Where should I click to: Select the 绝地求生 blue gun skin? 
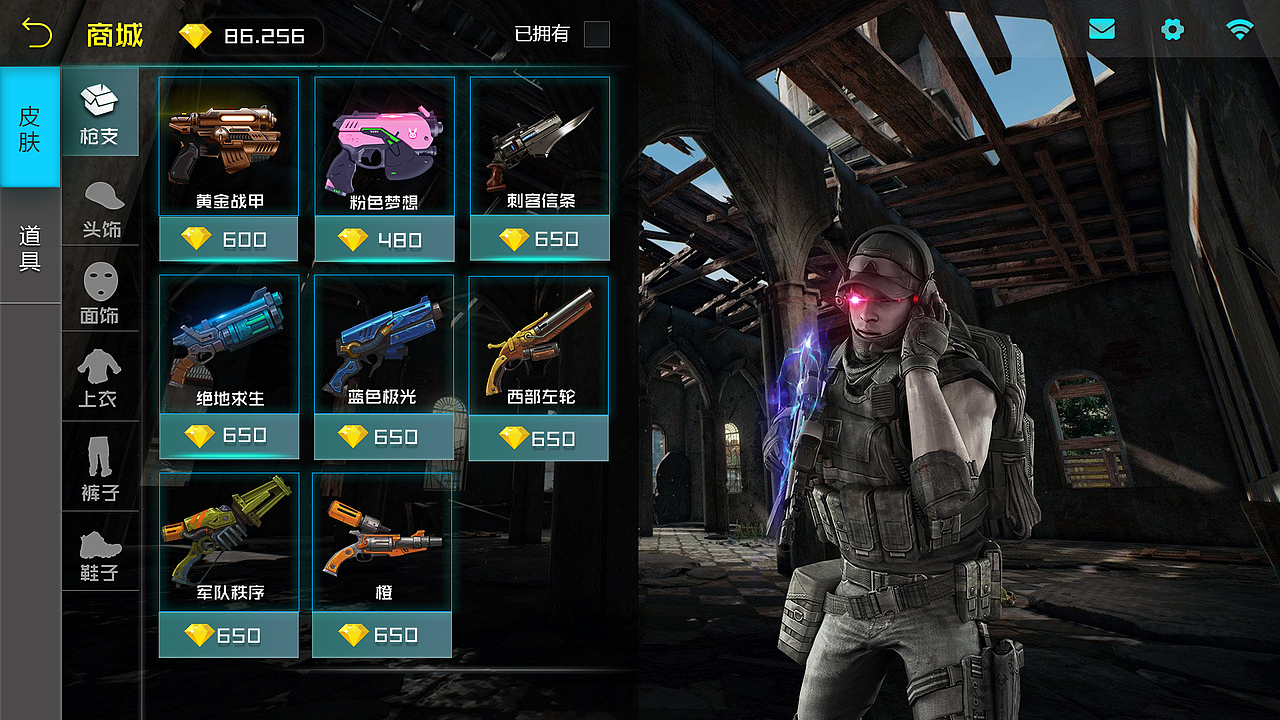tap(229, 344)
